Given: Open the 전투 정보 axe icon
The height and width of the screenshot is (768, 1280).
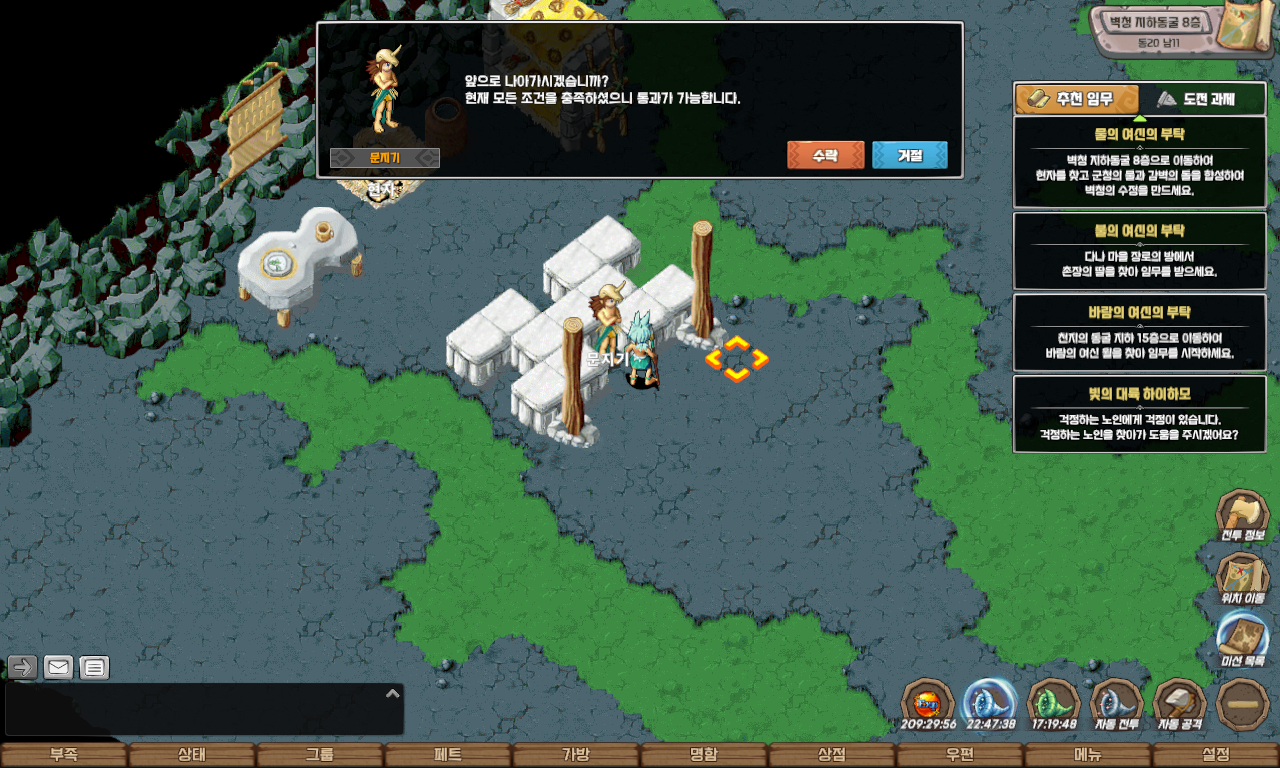Looking at the screenshot, I should [1242, 517].
